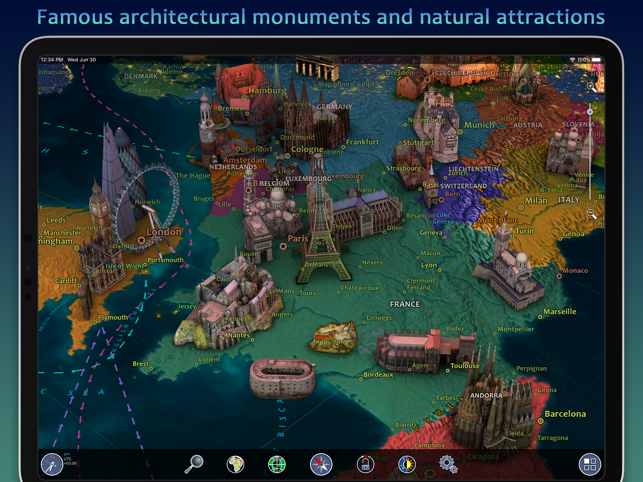Viewport: 643px width, 482px height.
Task: Tap the green globe grid icon
Action: 277,464
